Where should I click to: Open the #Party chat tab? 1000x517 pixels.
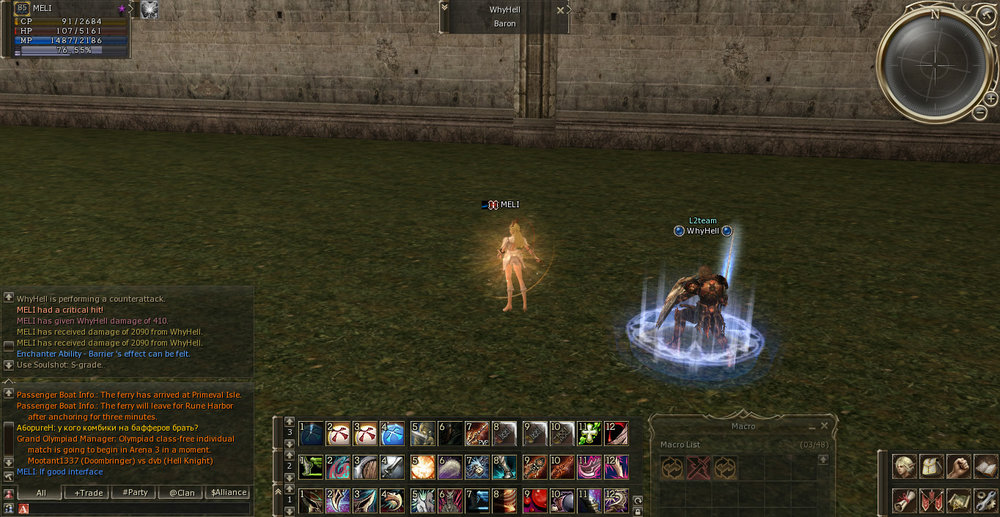(135, 492)
